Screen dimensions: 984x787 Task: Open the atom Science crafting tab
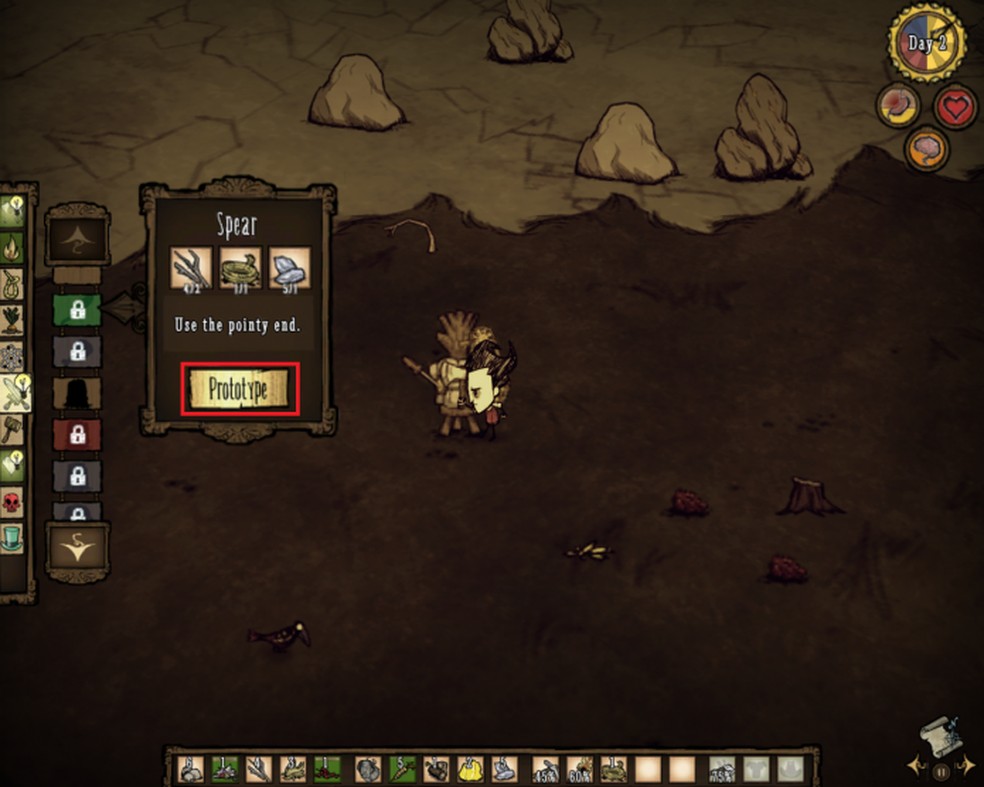tap(14, 356)
